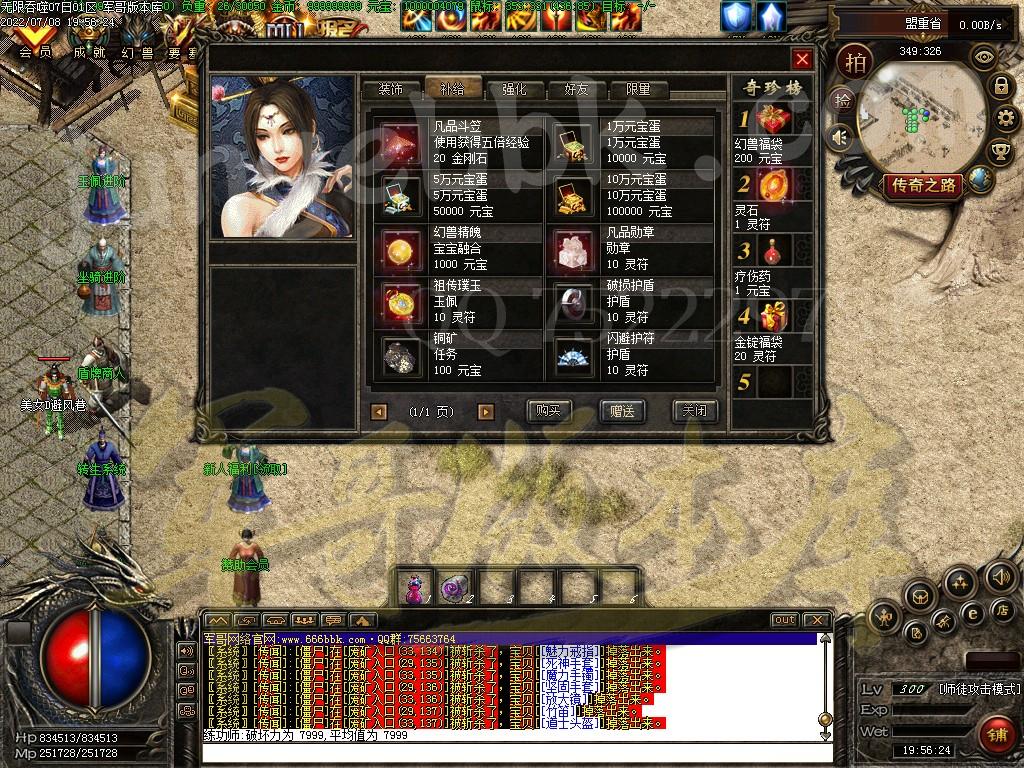Click the 传奇之路 button under the minimap
The width and height of the screenshot is (1024, 768).
point(921,185)
